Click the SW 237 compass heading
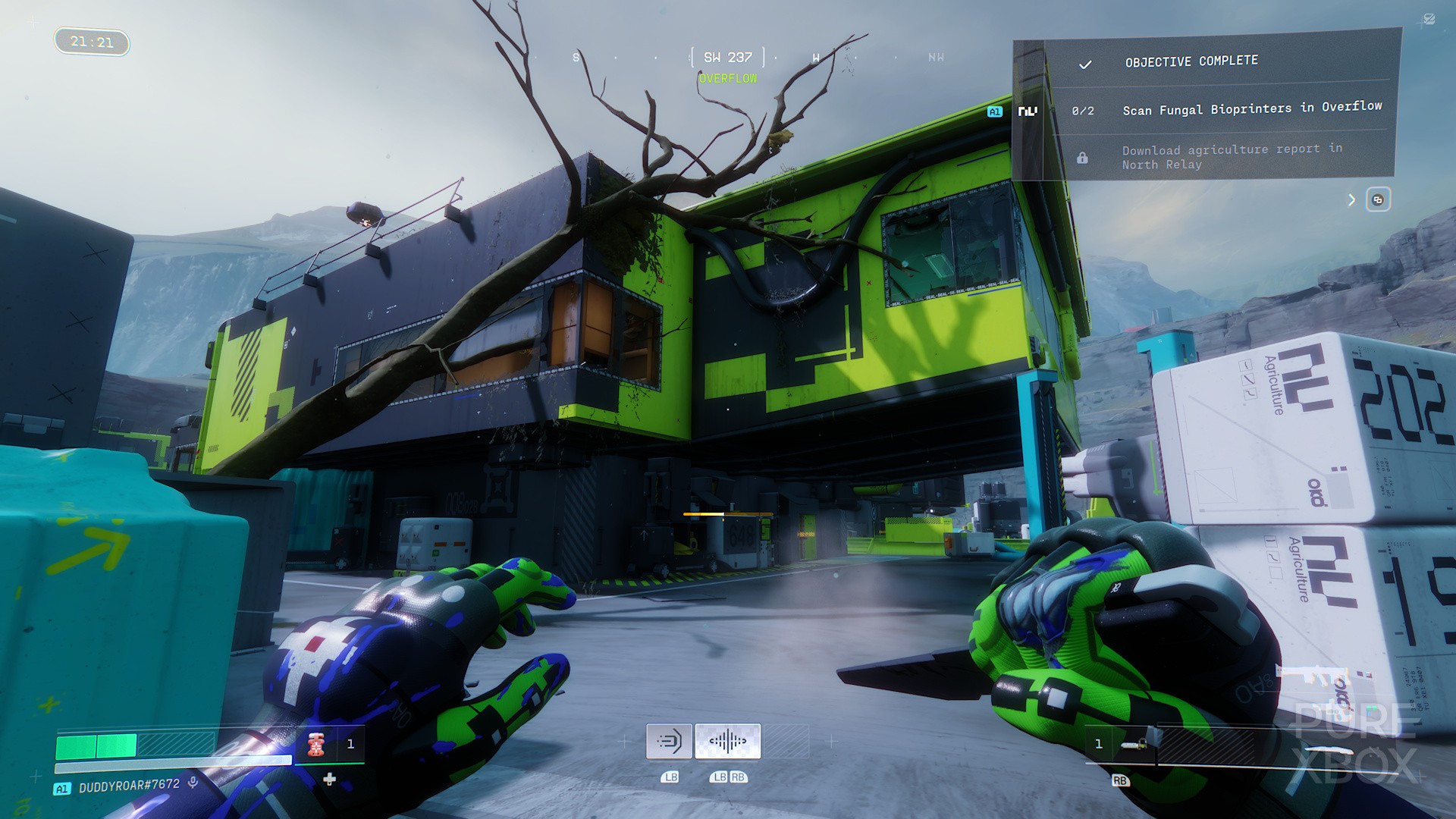 pos(727,58)
